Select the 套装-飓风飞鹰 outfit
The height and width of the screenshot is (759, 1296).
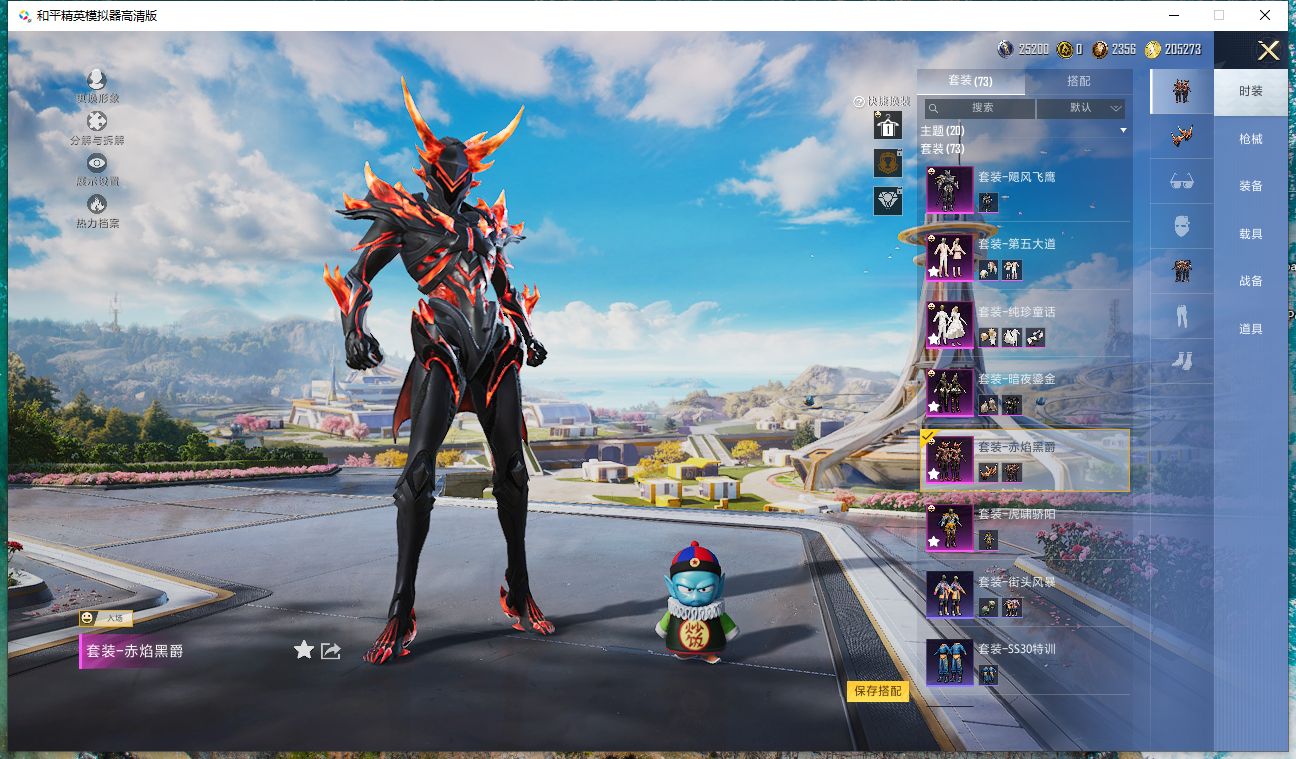pos(1024,188)
